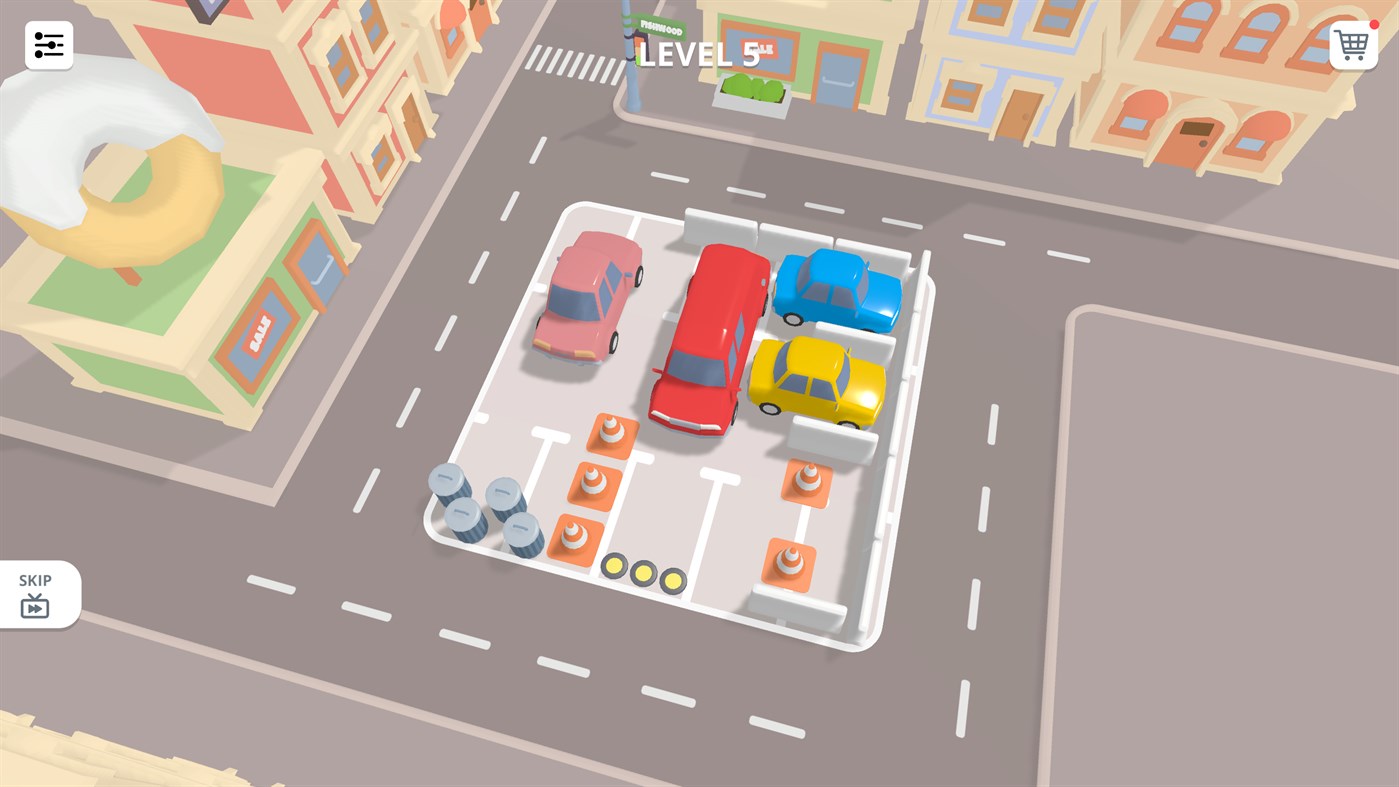This screenshot has height=787, width=1399.
Task: Tap the topmost silver barrel
Action: pos(447,483)
